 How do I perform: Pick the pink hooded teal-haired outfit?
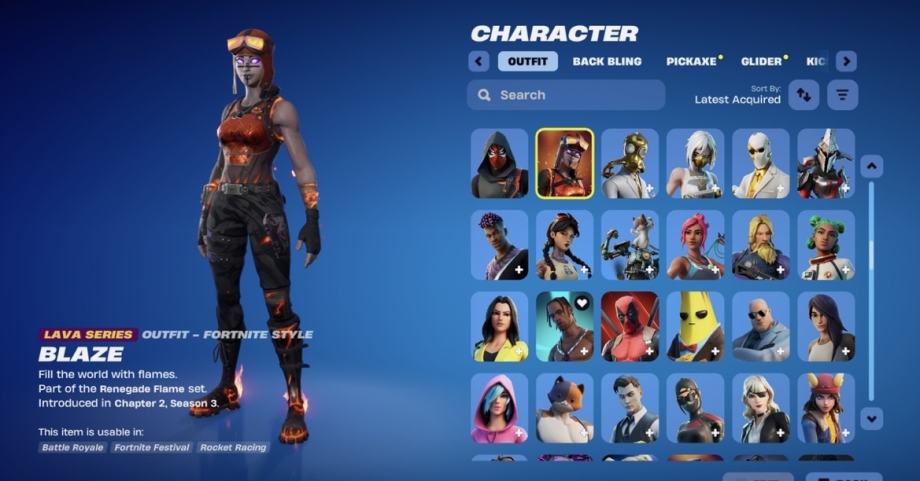[499, 408]
